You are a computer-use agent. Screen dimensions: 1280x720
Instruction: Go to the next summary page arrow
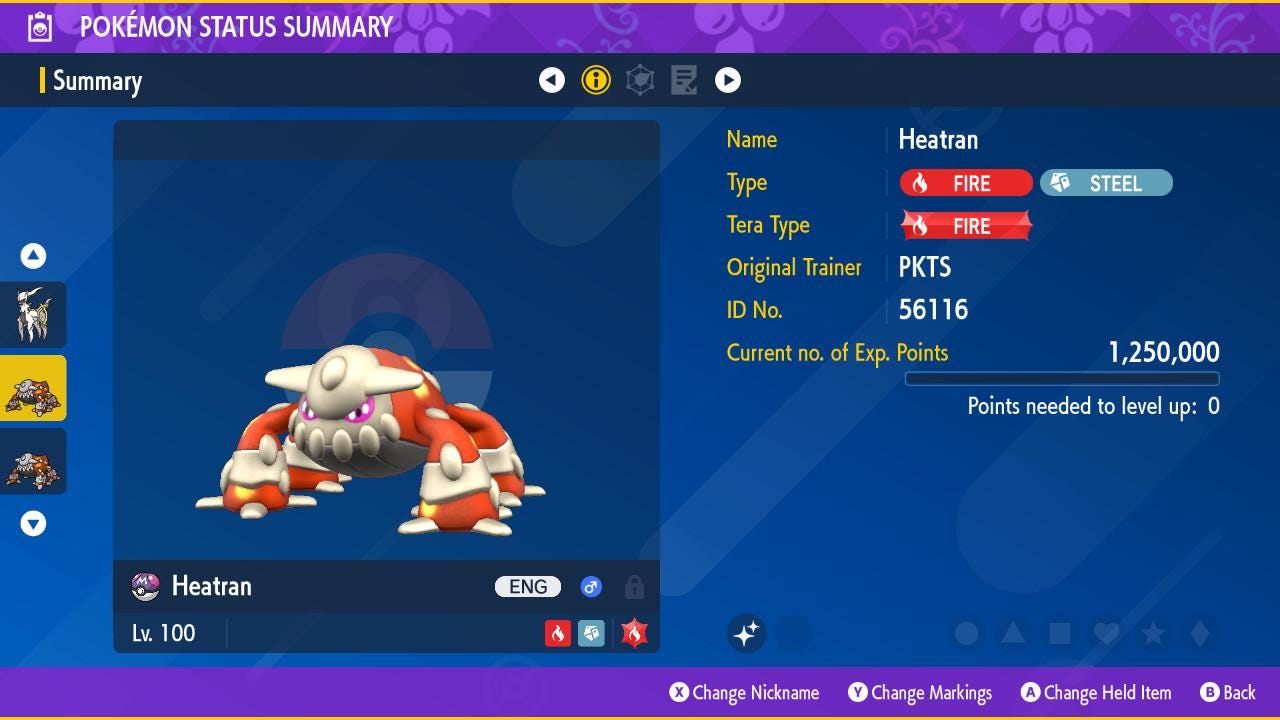(x=728, y=80)
